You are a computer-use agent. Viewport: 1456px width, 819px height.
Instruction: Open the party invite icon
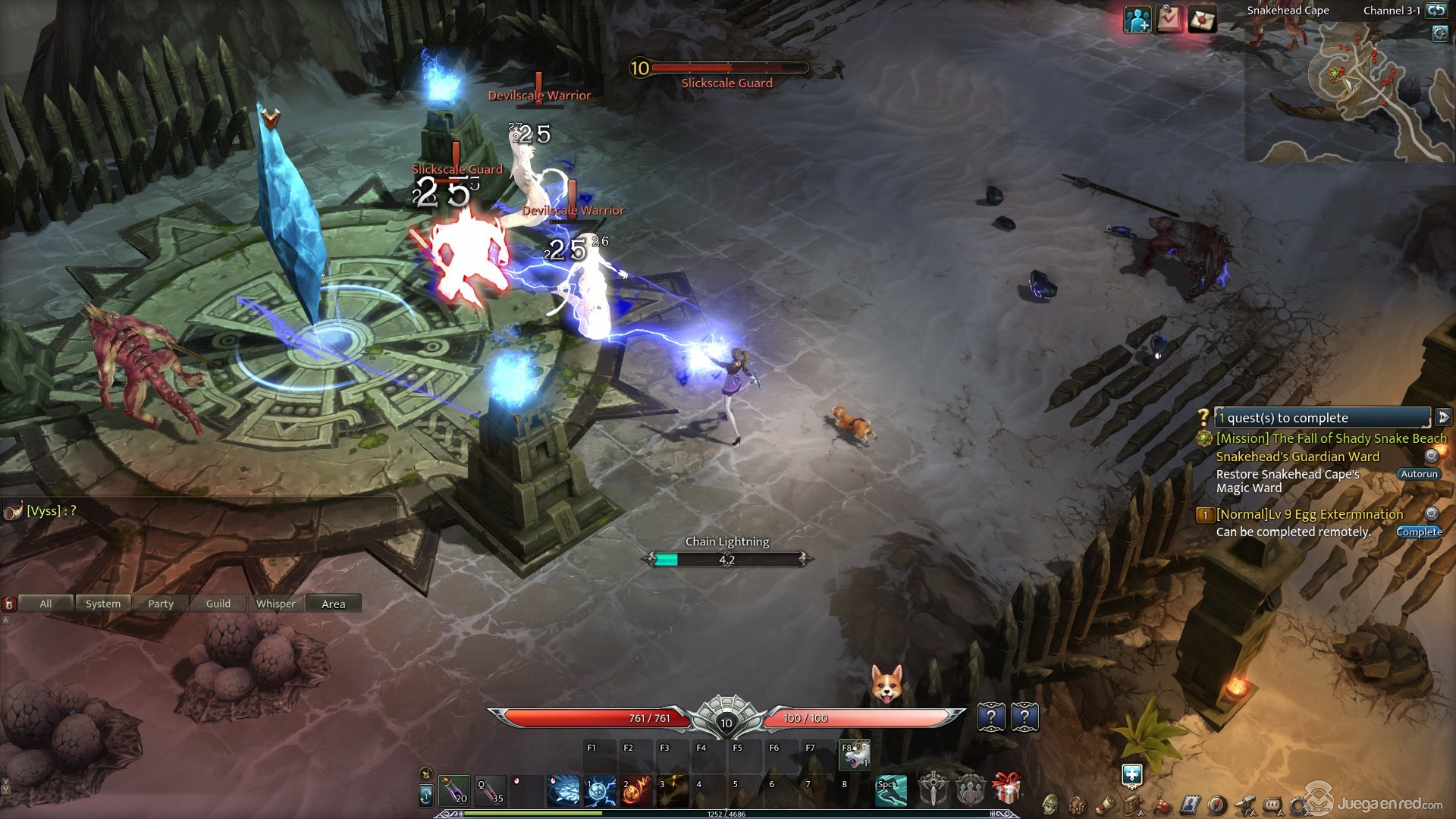(1137, 20)
